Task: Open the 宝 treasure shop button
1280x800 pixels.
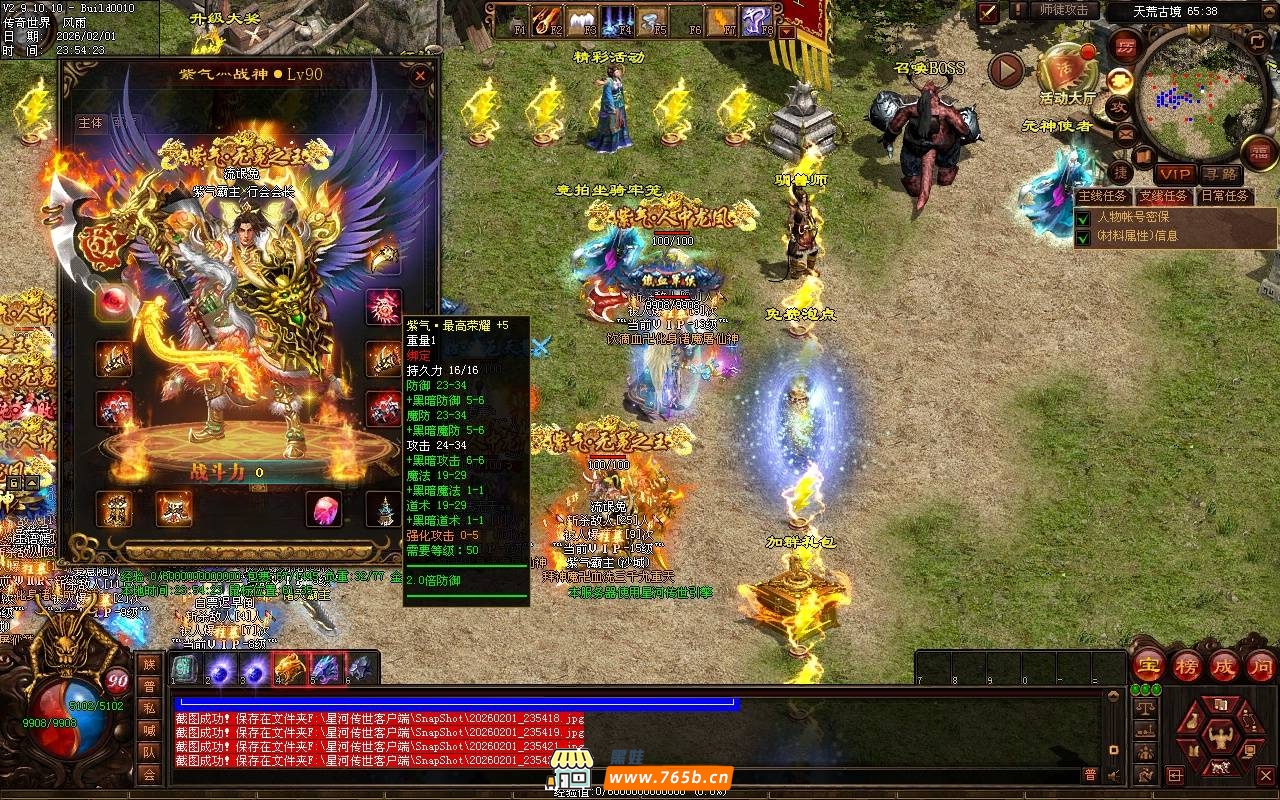Action: (x=1149, y=666)
